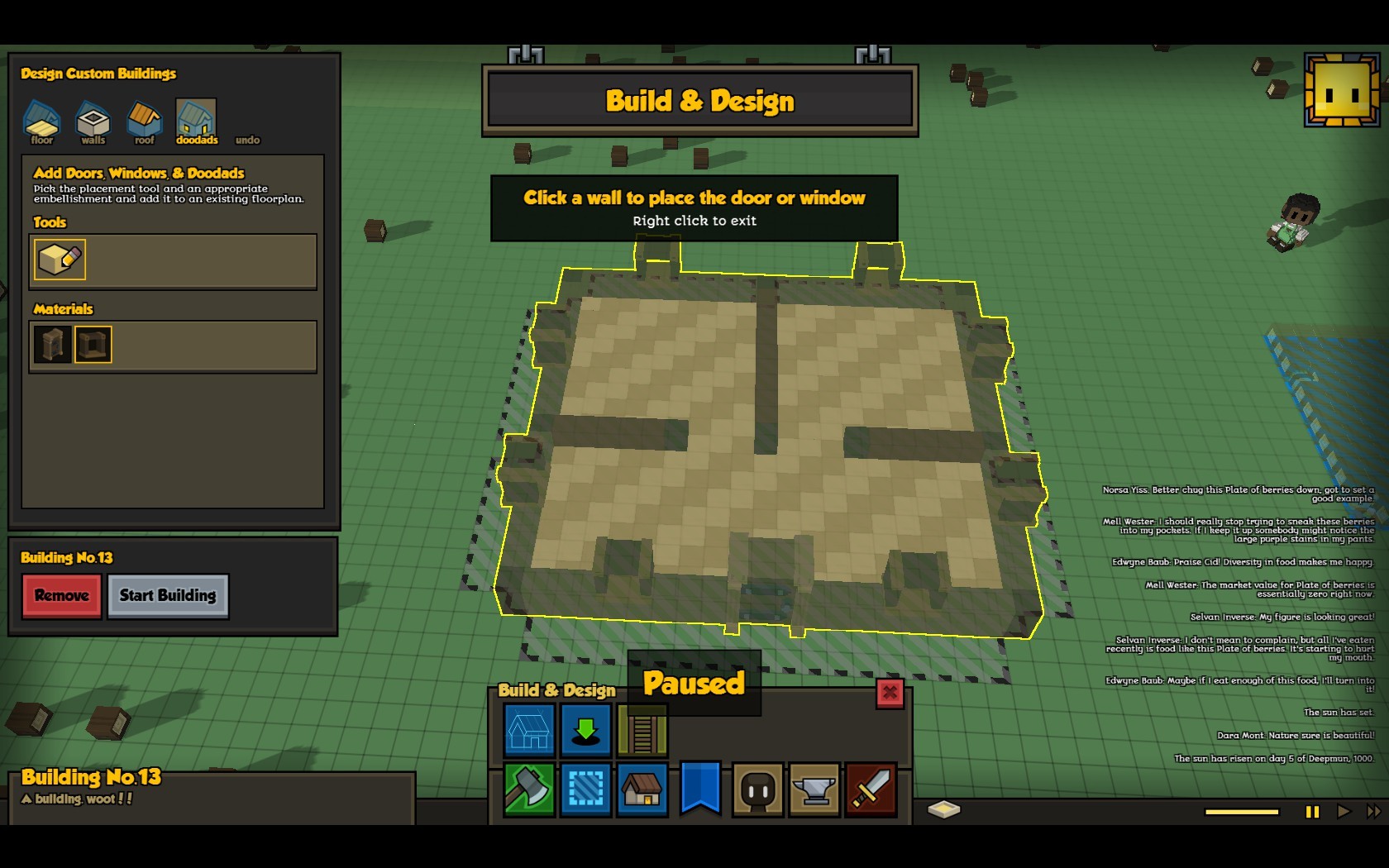
Task: Choose the wooden window frame material
Action: 93,345
